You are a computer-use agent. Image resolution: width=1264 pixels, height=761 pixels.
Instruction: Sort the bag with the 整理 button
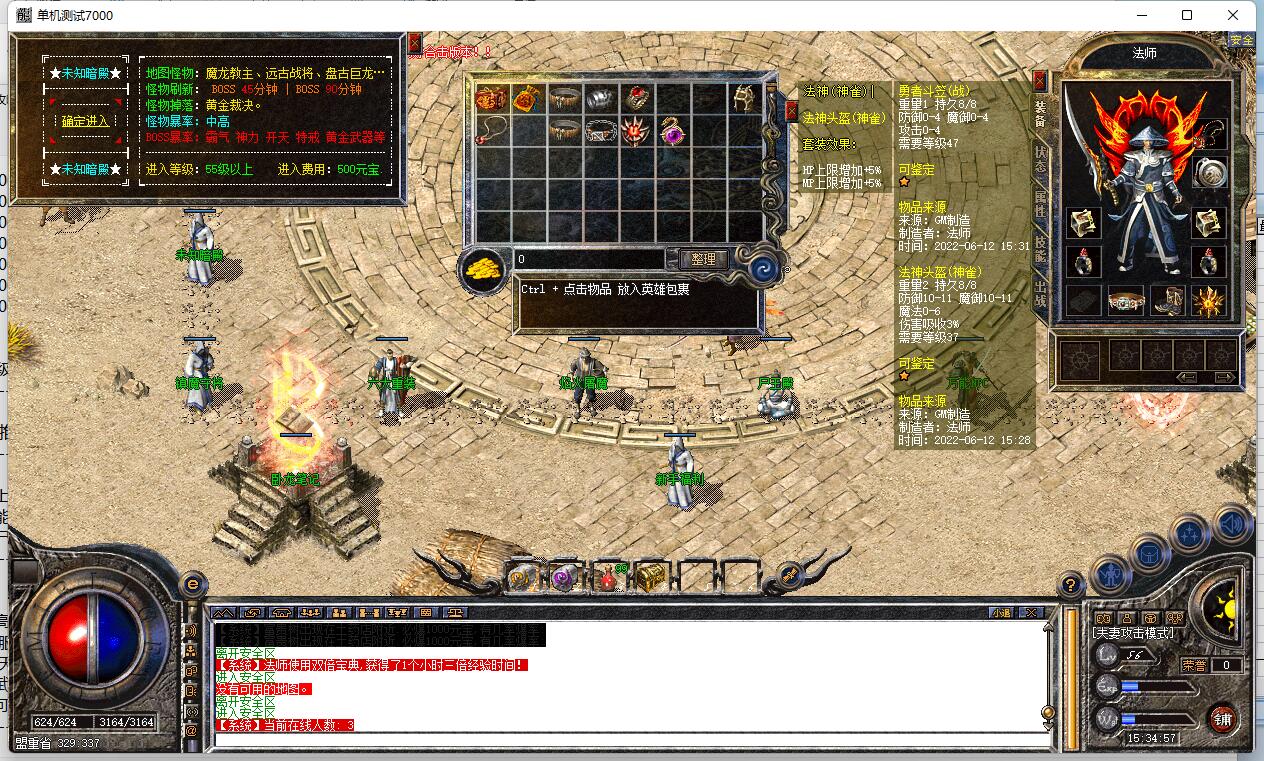(704, 259)
